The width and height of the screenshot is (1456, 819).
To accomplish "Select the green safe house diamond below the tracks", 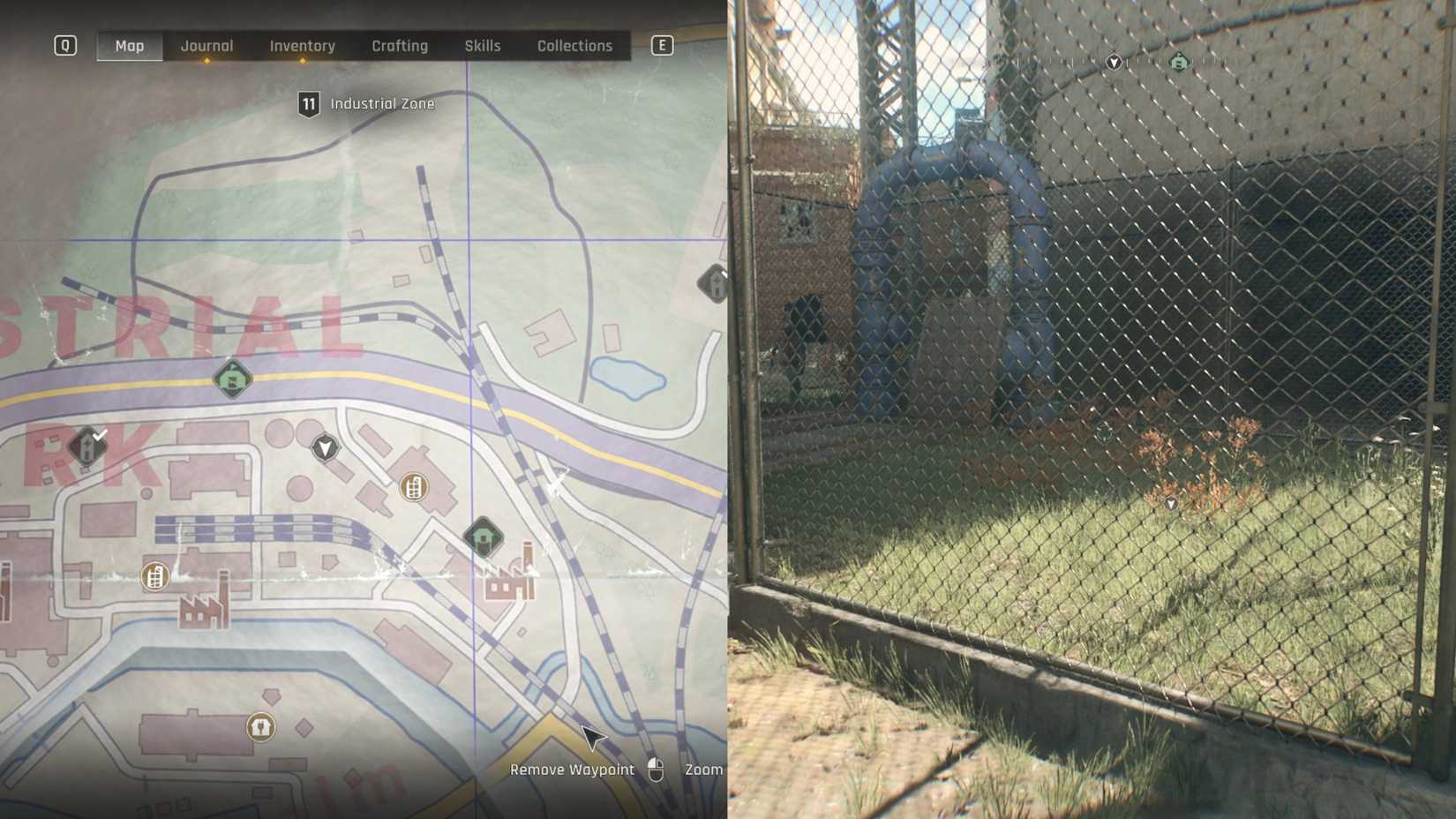I will click(x=484, y=536).
